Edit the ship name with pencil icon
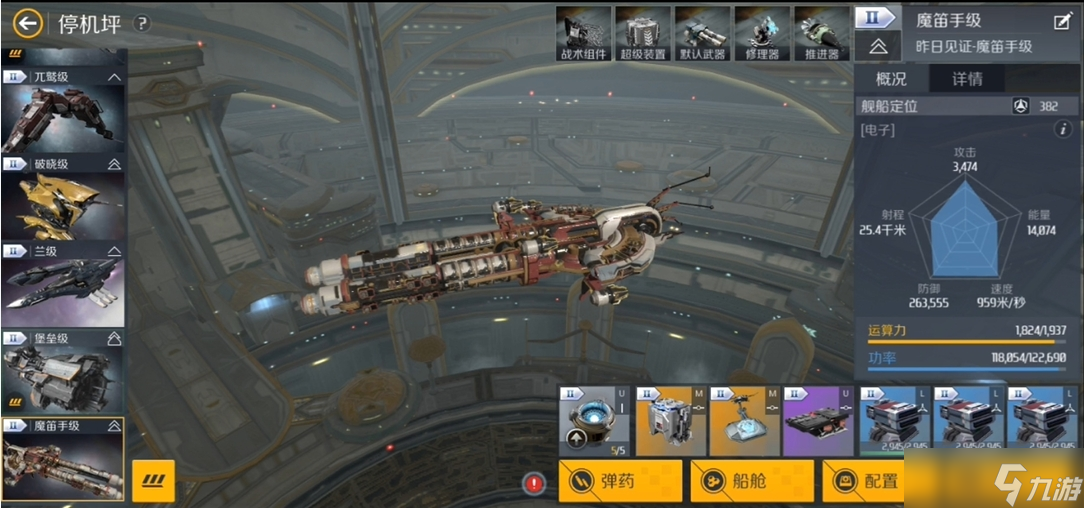This screenshot has width=1084, height=508. click(x=1062, y=21)
